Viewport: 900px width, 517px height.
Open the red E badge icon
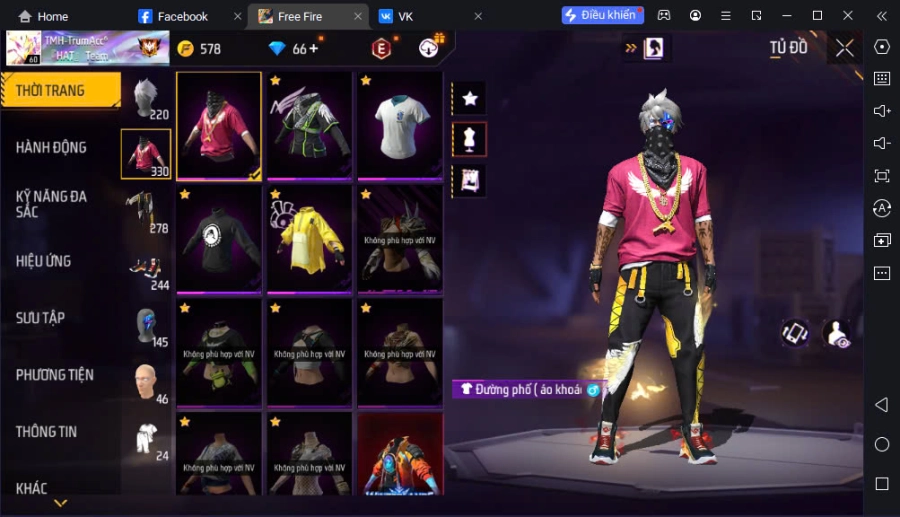coord(381,49)
